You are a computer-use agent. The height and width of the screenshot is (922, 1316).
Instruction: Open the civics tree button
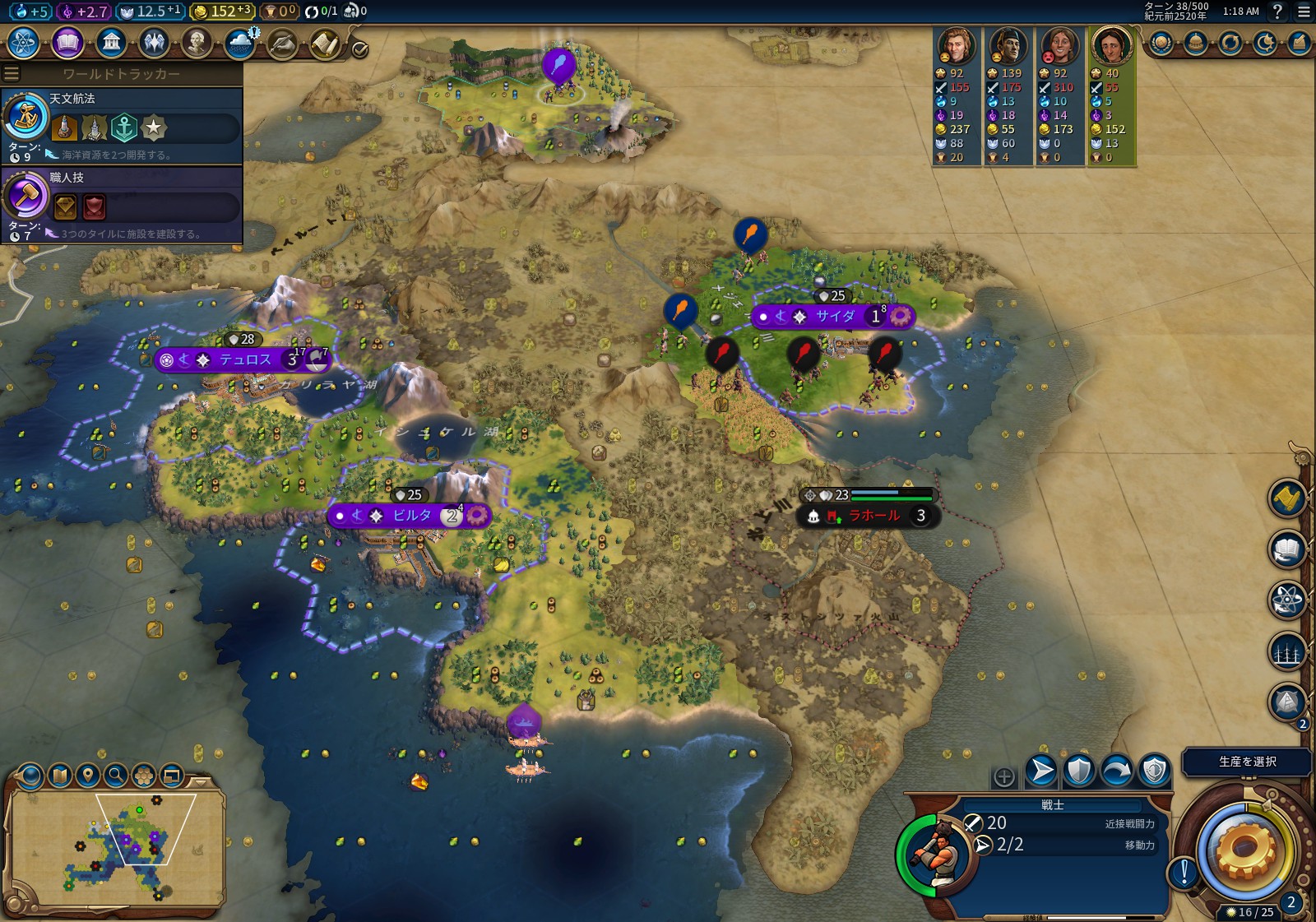pyautogui.click(x=67, y=42)
